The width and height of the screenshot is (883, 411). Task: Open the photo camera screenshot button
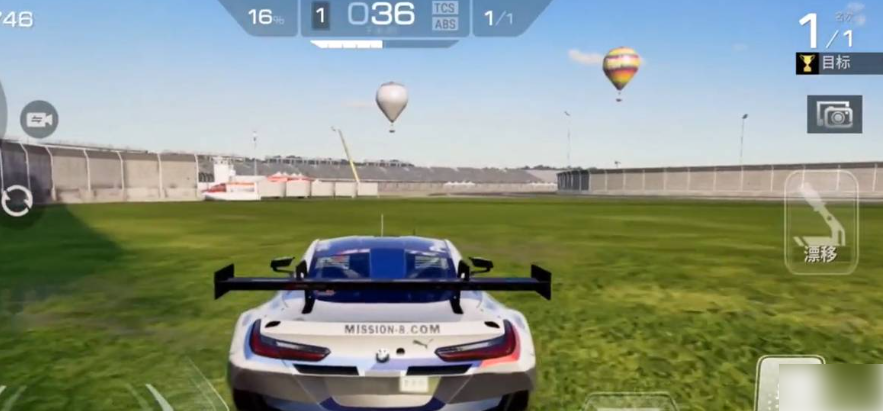(834, 115)
